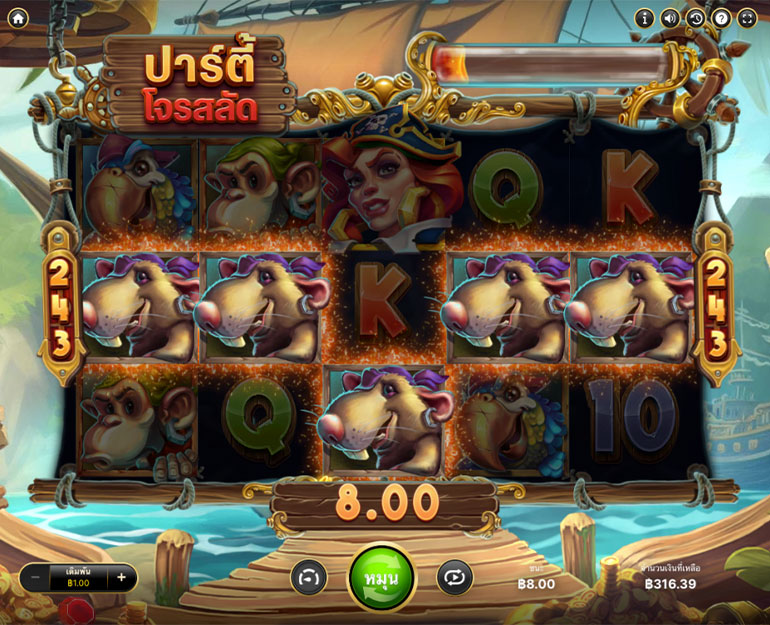Turn on auto spin right of spin
Screen dimensions: 770x625
click(x=454, y=577)
